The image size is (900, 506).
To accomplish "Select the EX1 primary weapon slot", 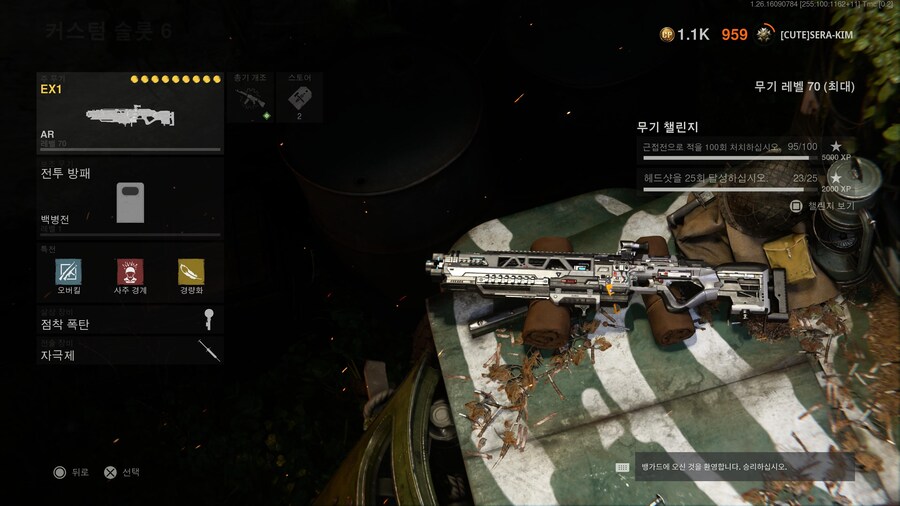I will tap(130, 112).
